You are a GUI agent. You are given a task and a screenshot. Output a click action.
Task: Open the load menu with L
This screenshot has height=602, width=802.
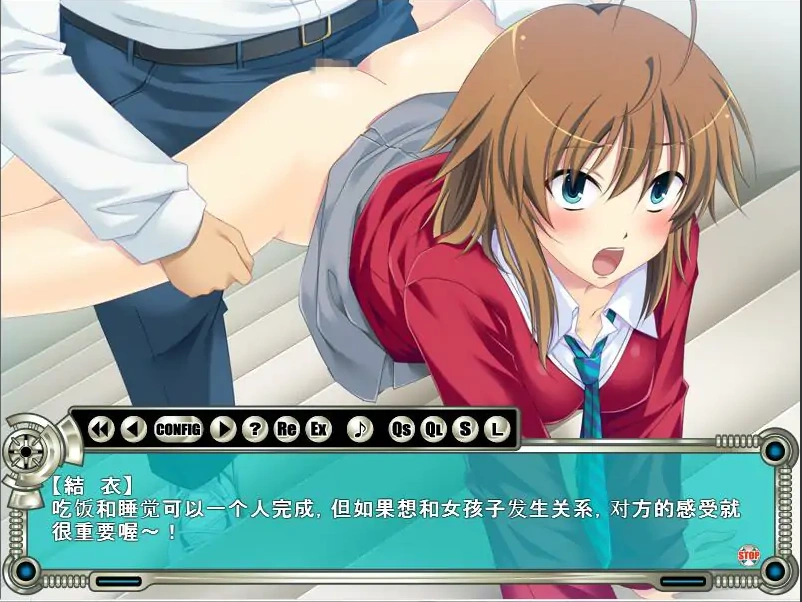[x=496, y=430]
